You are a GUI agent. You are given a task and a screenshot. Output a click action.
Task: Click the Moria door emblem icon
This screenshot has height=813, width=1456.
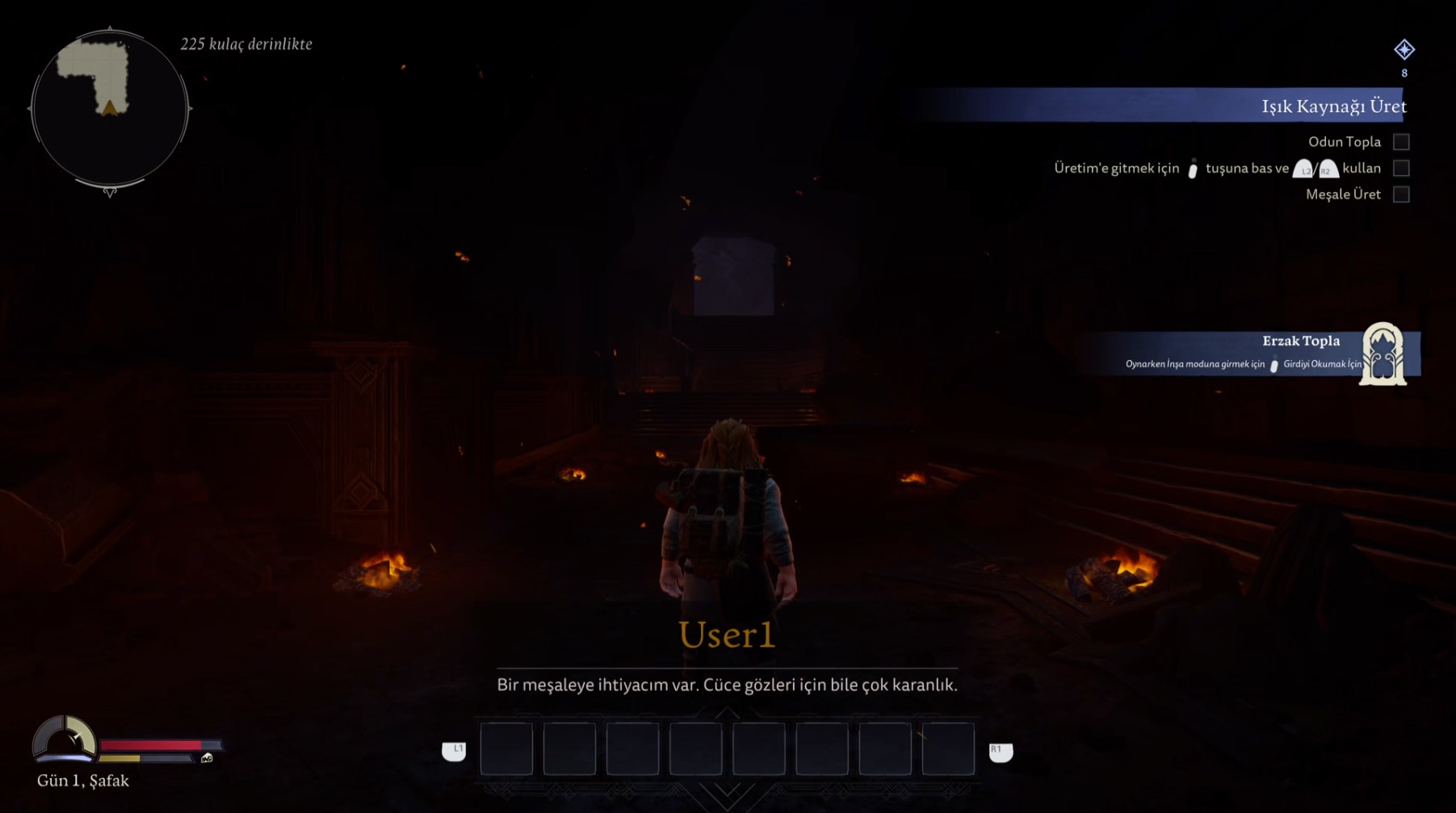[1383, 354]
